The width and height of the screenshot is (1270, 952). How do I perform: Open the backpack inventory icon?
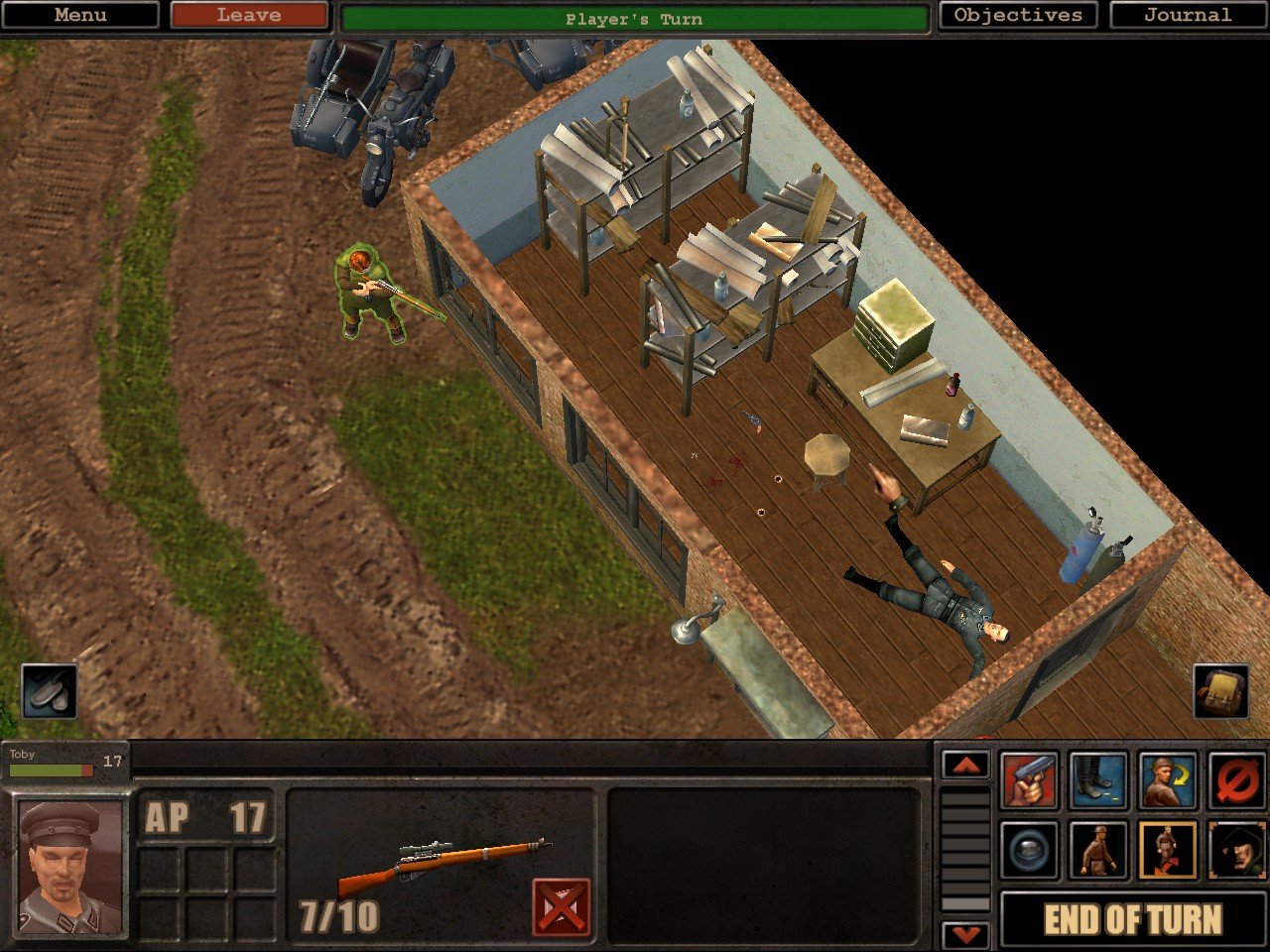(1220, 691)
